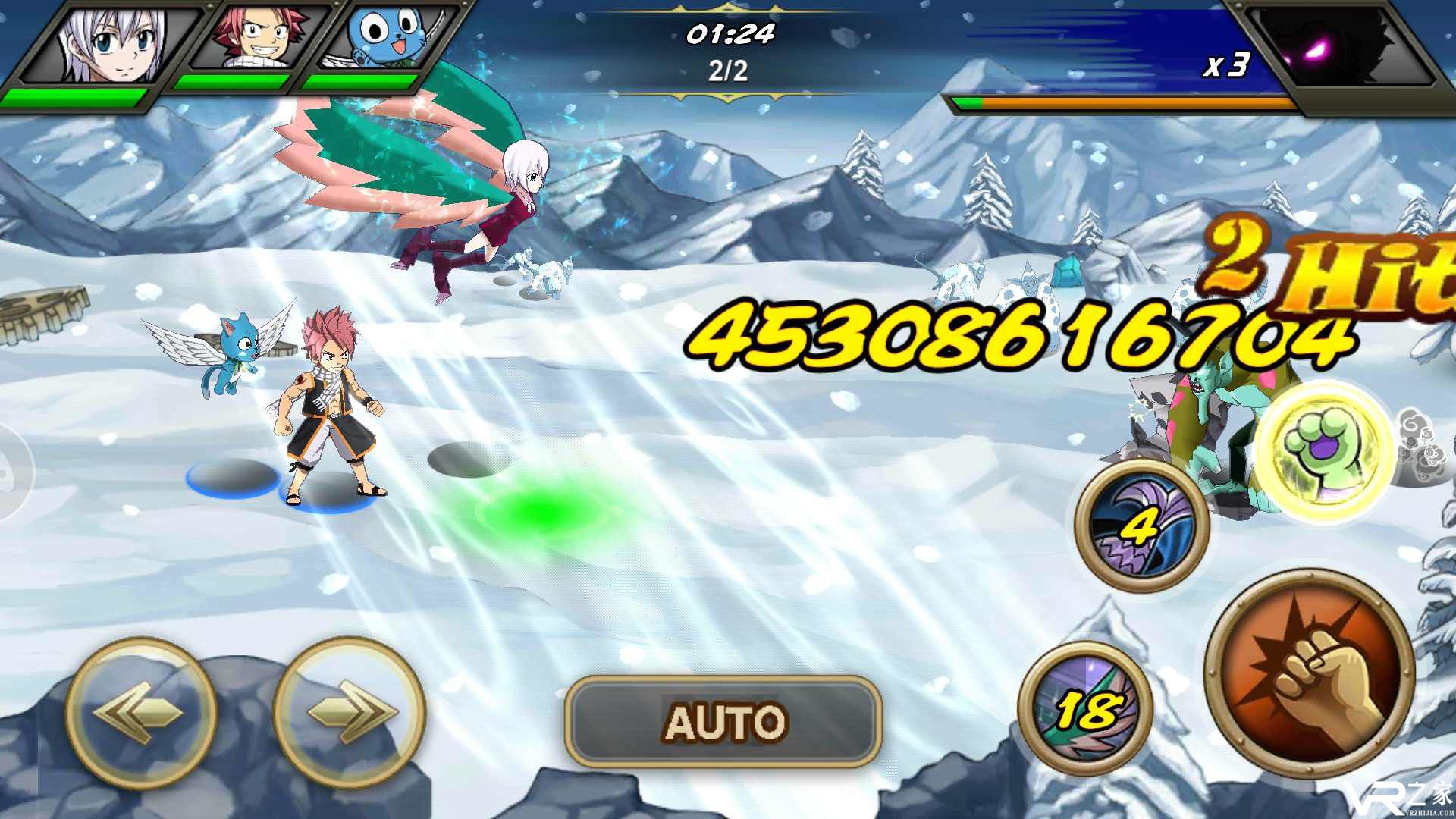
Task: Toggle the AUTO battle button
Action: (x=723, y=721)
